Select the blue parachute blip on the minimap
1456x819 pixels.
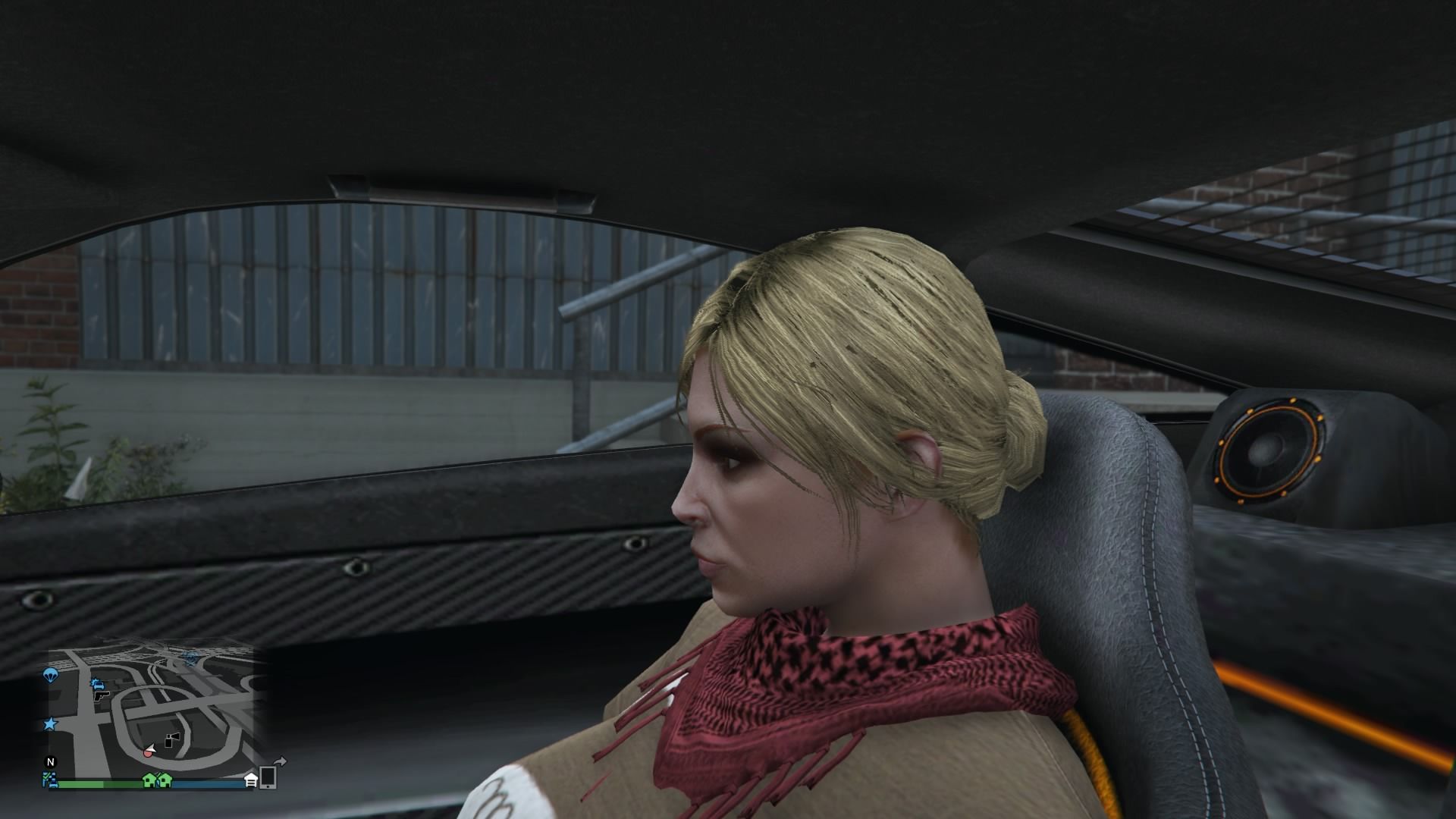pyautogui.click(x=51, y=675)
